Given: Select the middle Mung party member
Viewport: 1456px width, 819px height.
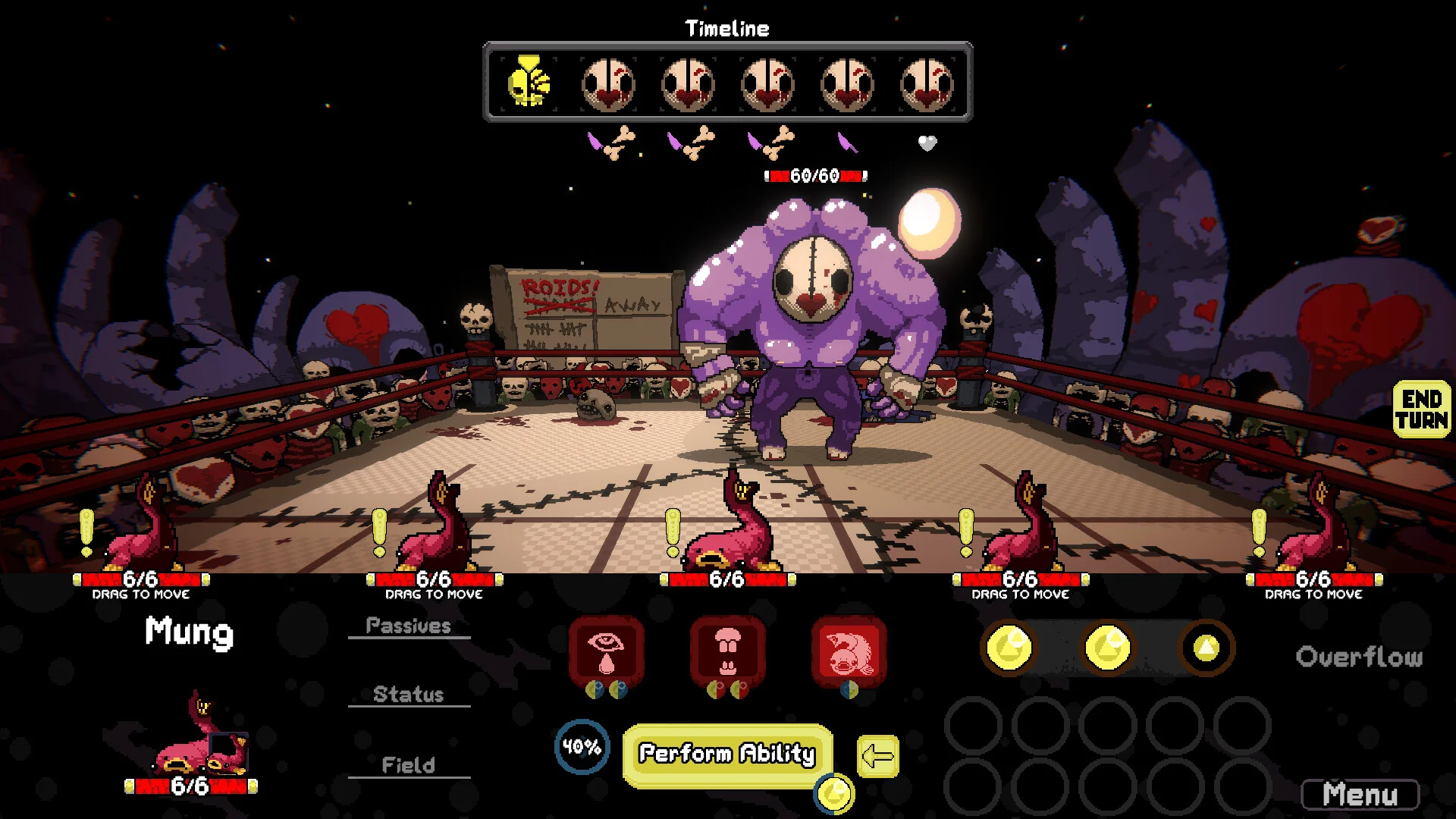Looking at the screenshot, I should point(728,527).
